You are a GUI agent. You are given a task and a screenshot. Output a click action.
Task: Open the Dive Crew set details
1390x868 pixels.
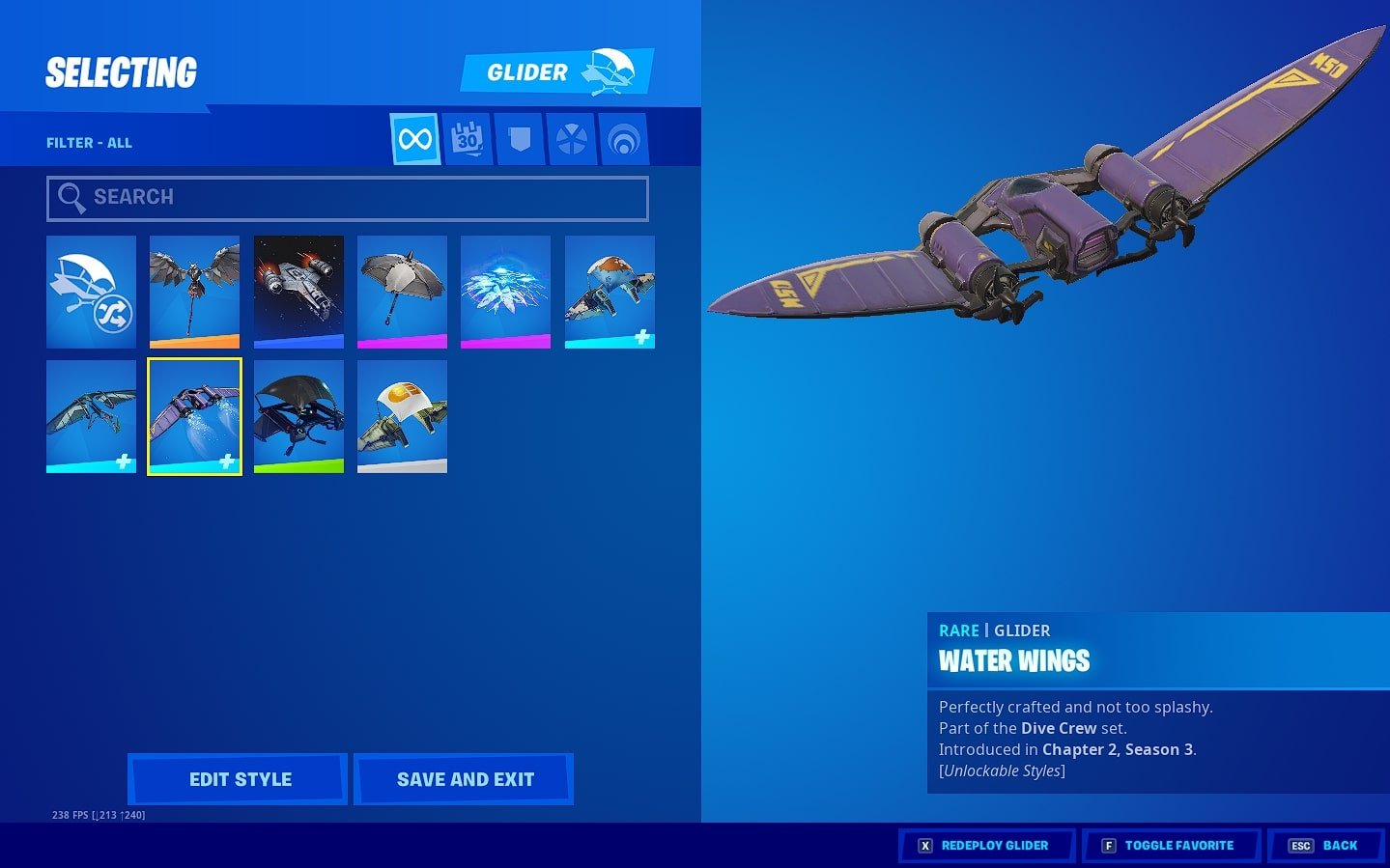tap(1060, 728)
